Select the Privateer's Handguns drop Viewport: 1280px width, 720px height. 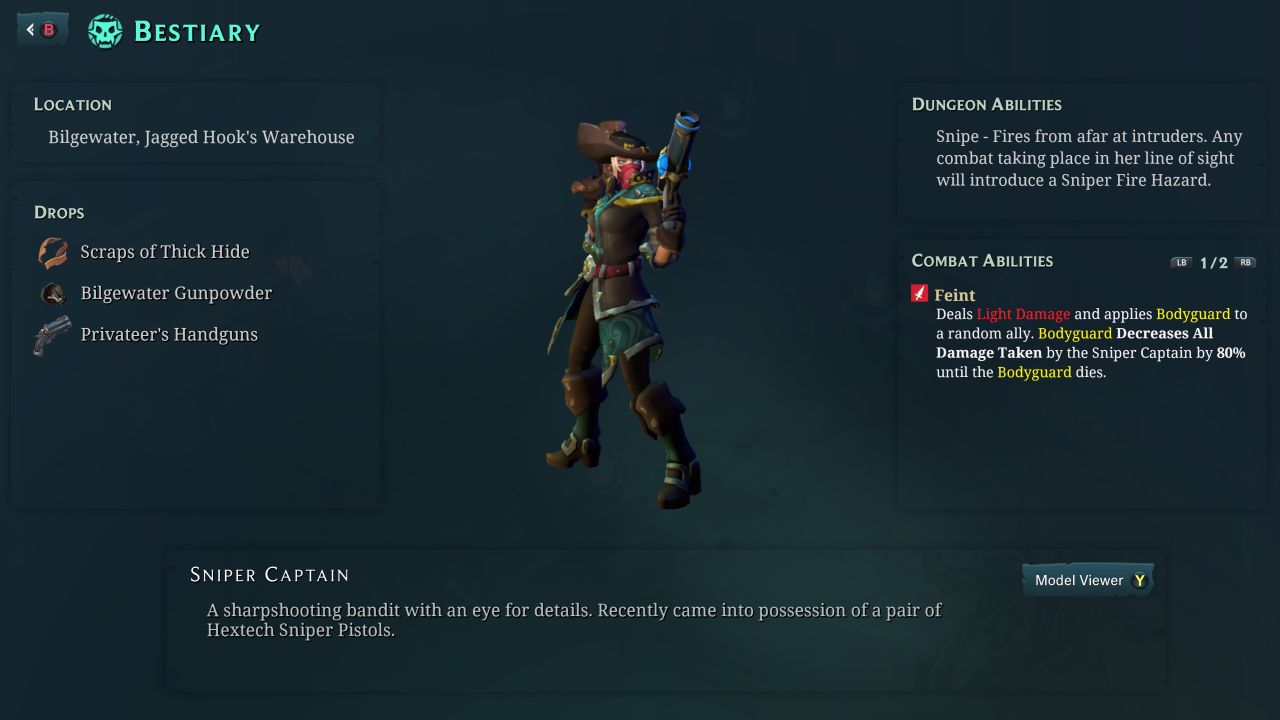coord(168,334)
